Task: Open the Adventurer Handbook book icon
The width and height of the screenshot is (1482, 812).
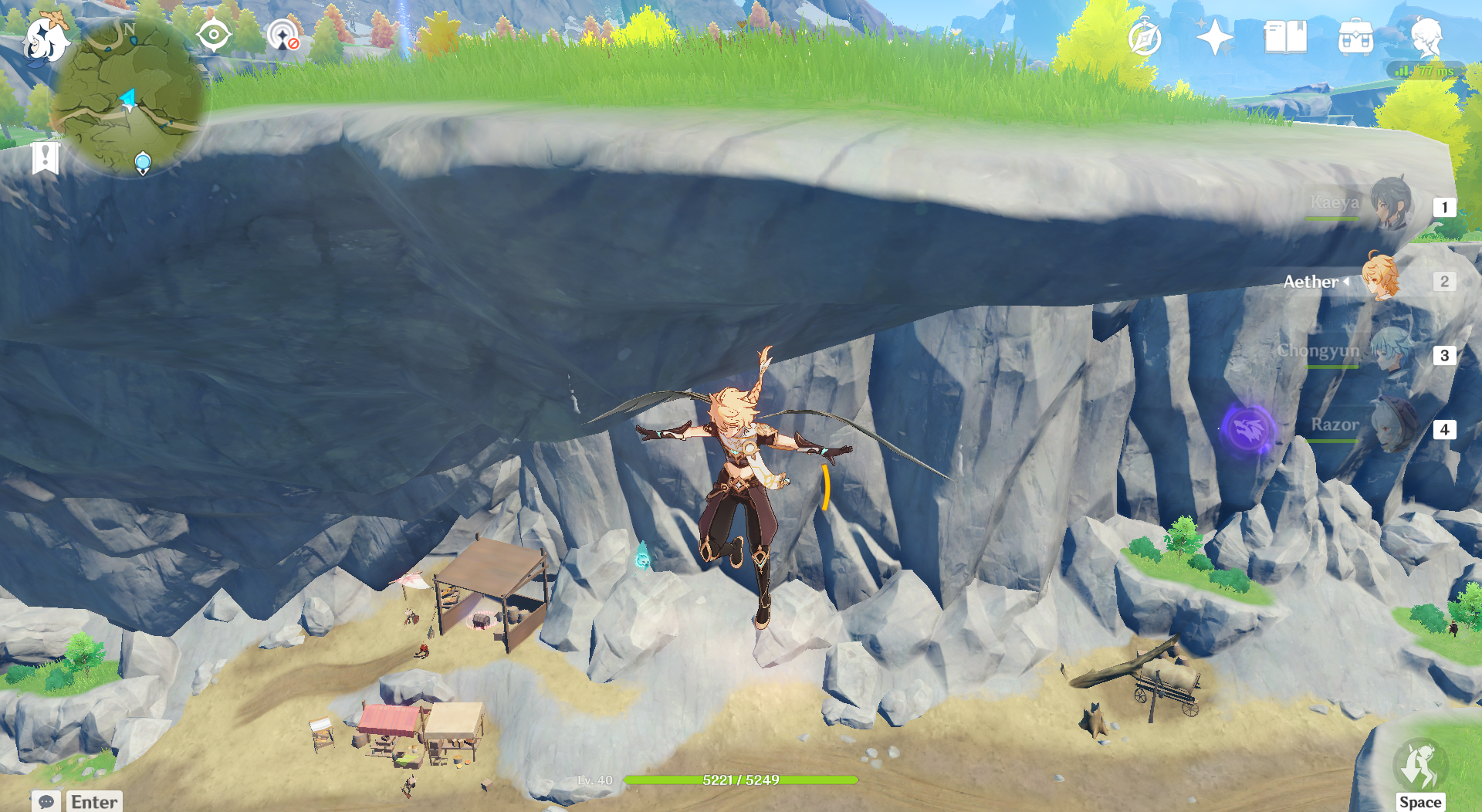Action: (1285, 37)
